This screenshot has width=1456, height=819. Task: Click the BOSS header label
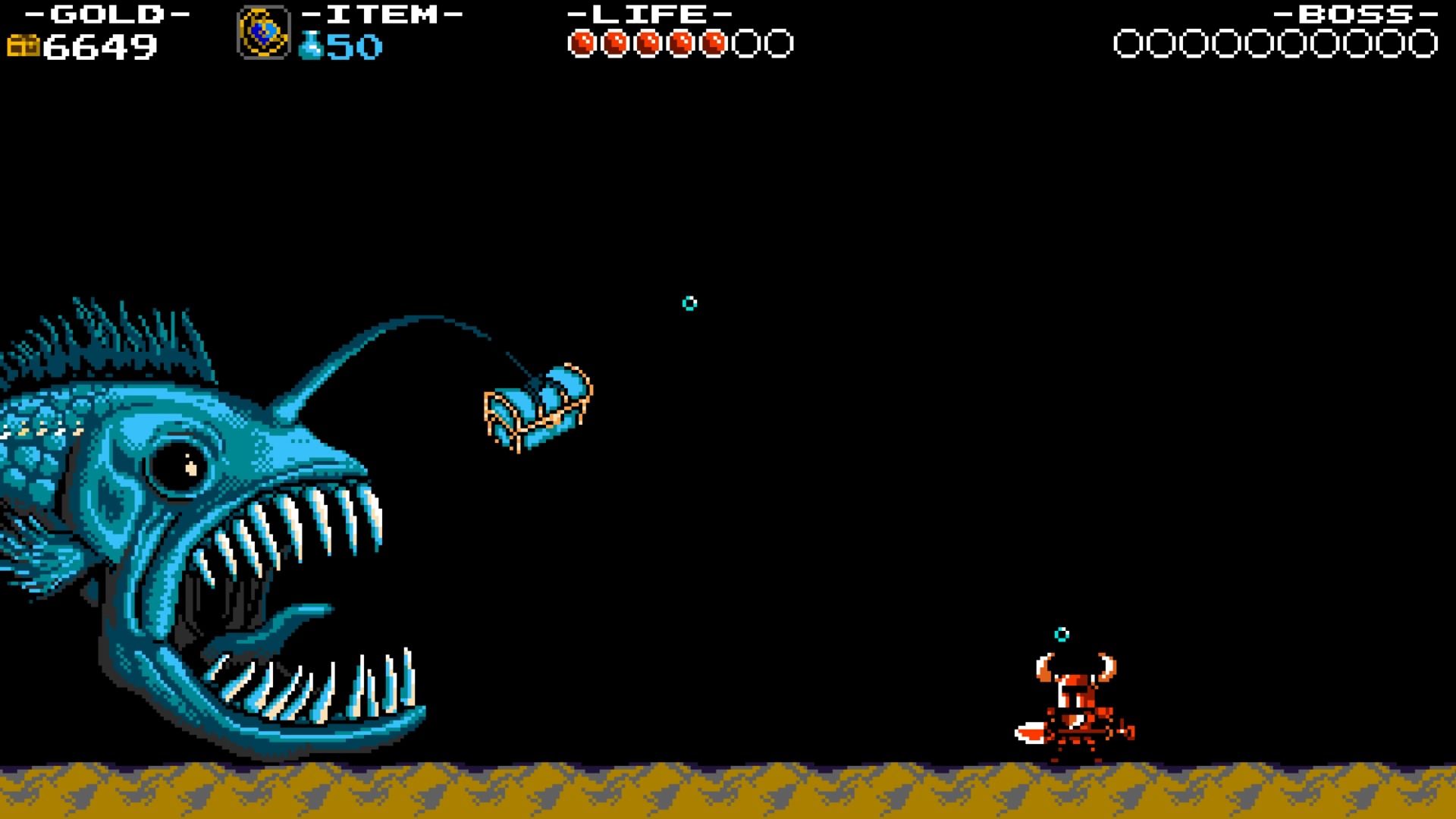click(1350, 13)
